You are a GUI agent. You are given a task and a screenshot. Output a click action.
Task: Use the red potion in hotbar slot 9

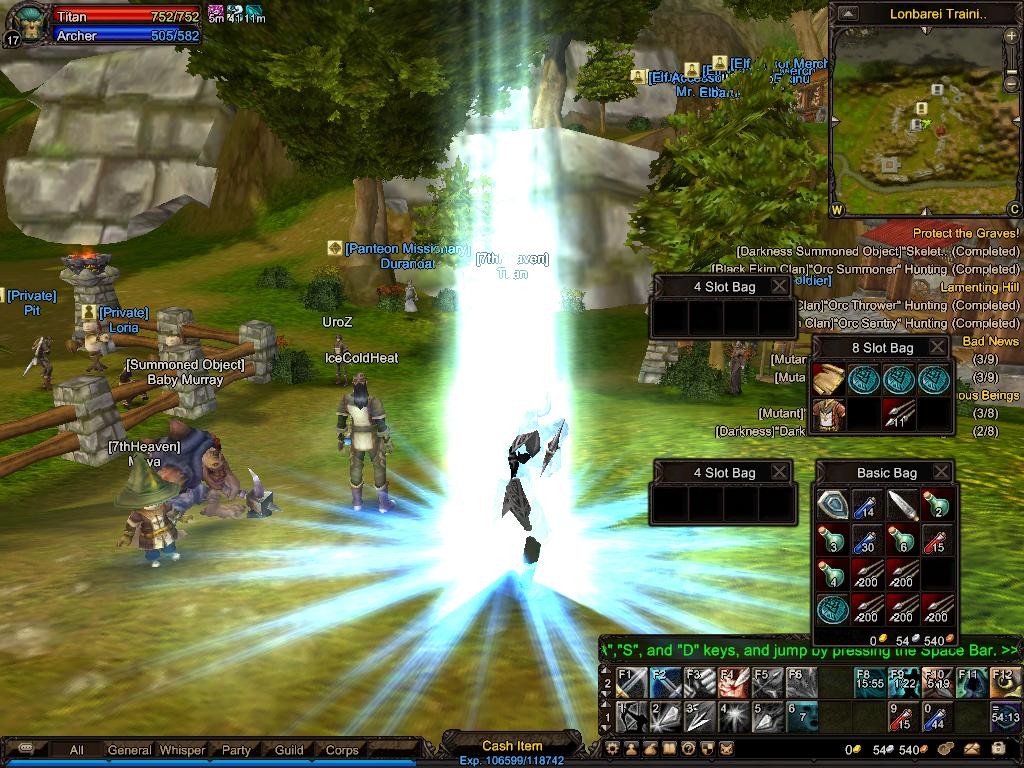coord(901,717)
